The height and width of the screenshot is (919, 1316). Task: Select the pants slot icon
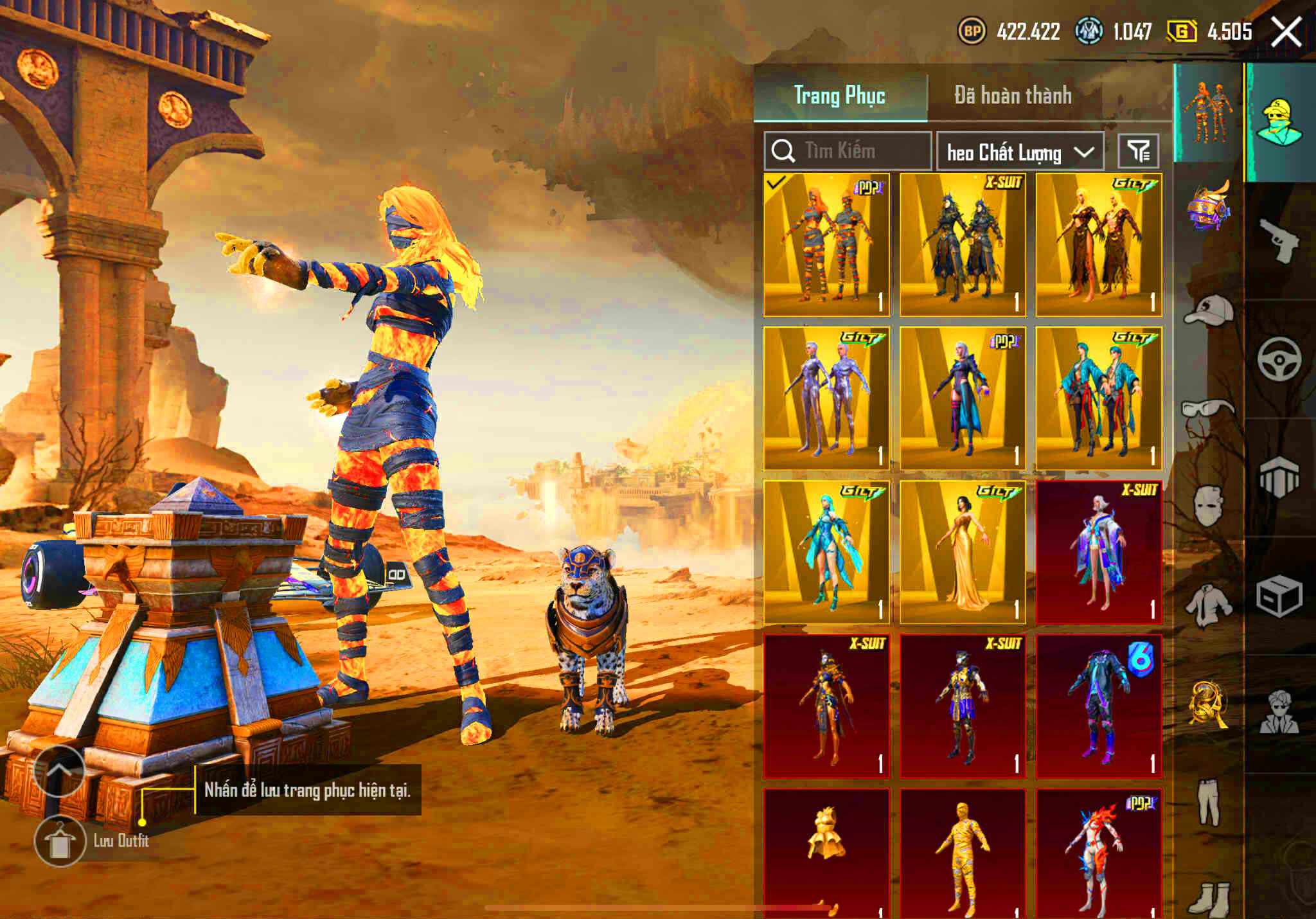pyautogui.click(x=1209, y=793)
